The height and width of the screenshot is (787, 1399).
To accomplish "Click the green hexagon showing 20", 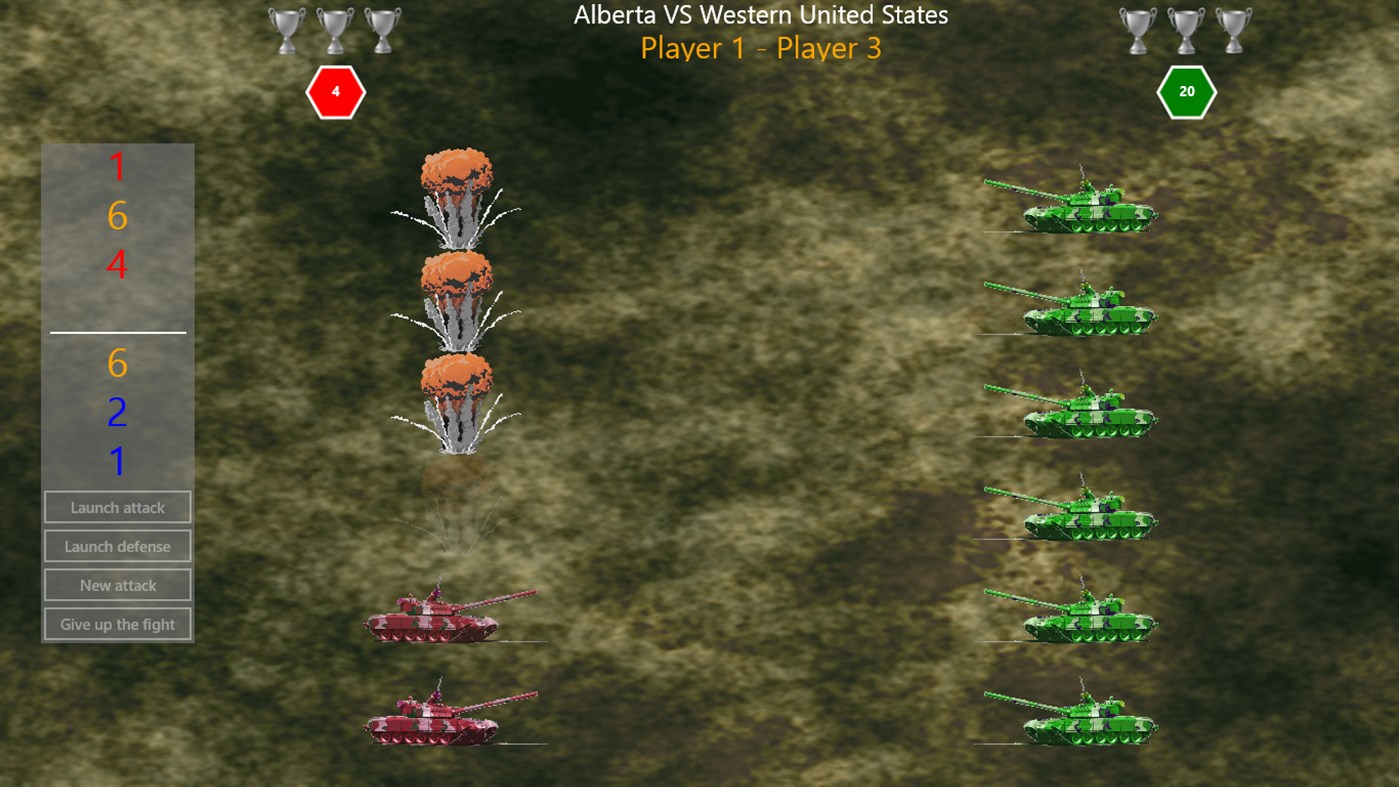I will point(1187,91).
